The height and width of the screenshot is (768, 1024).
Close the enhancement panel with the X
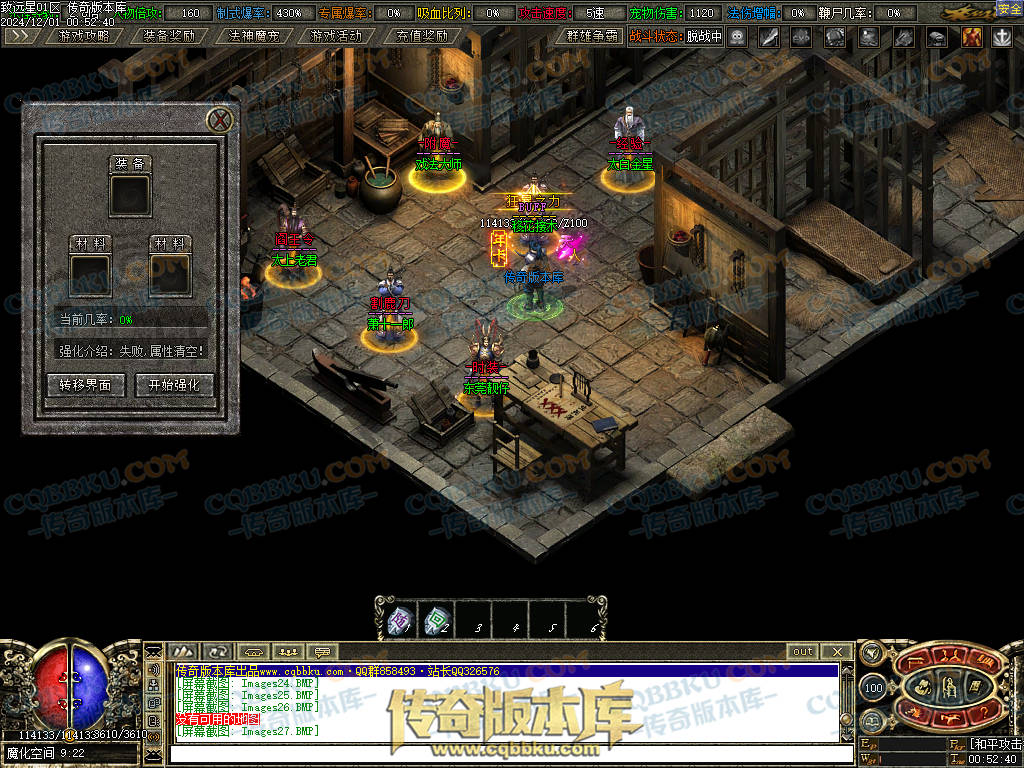coord(221,121)
